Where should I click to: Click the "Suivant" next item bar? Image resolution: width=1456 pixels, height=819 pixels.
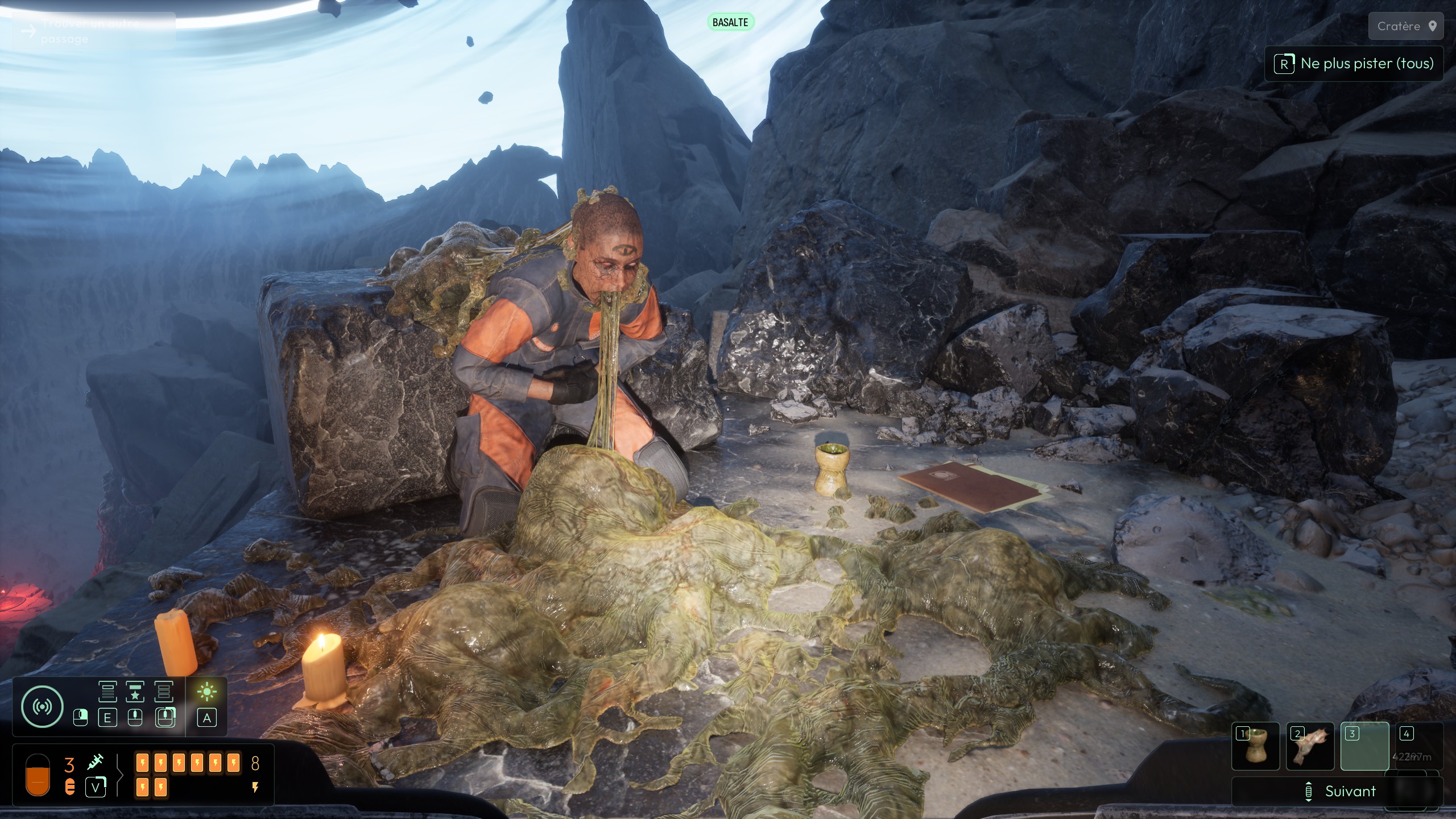[x=1338, y=791]
